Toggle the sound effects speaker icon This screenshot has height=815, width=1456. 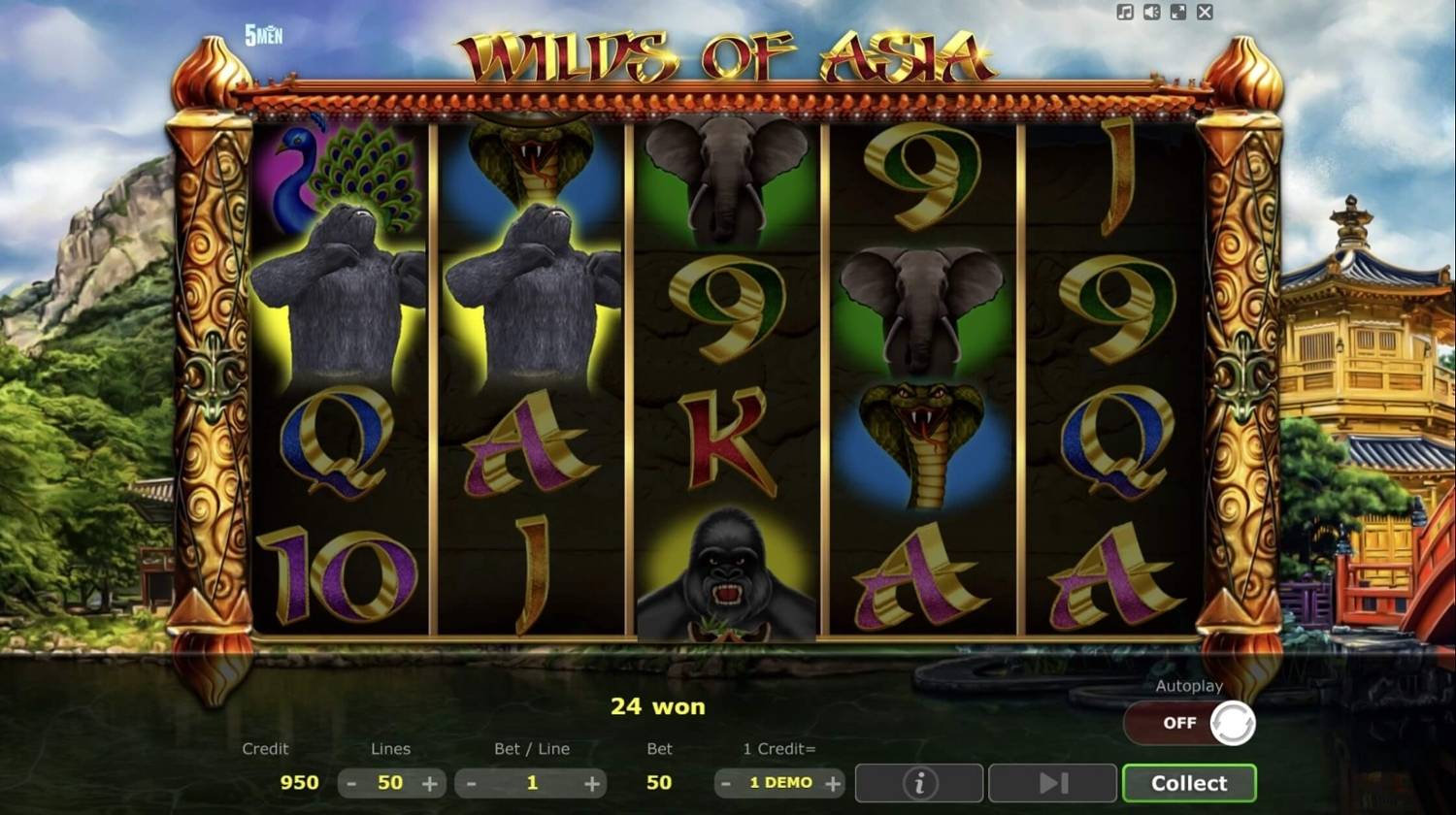point(1151,12)
